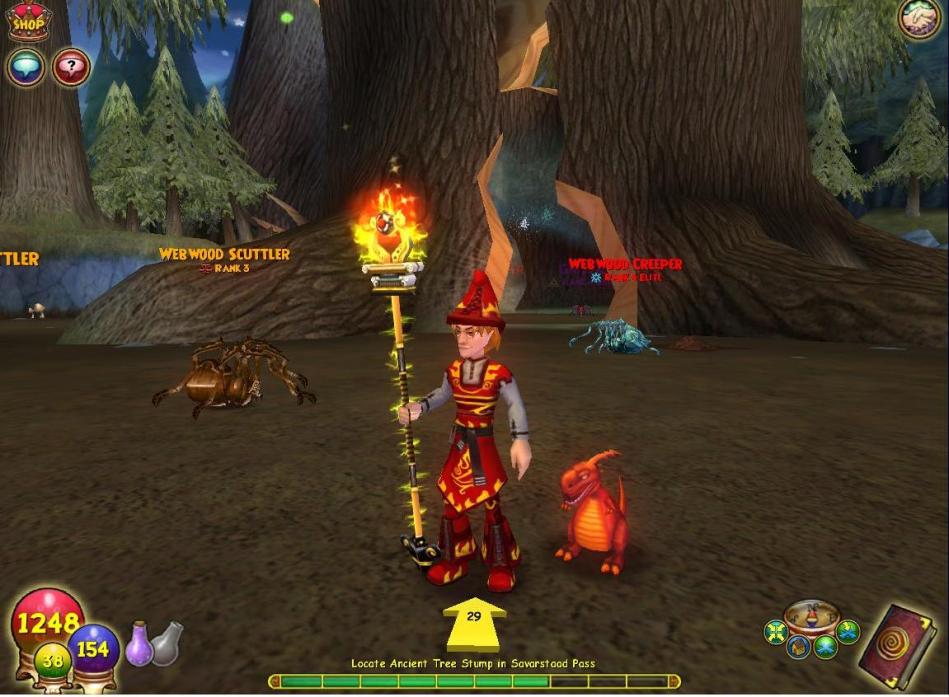Use the full purple potion bottle
949x697 pixels.
pyautogui.click(x=139, y=644)
